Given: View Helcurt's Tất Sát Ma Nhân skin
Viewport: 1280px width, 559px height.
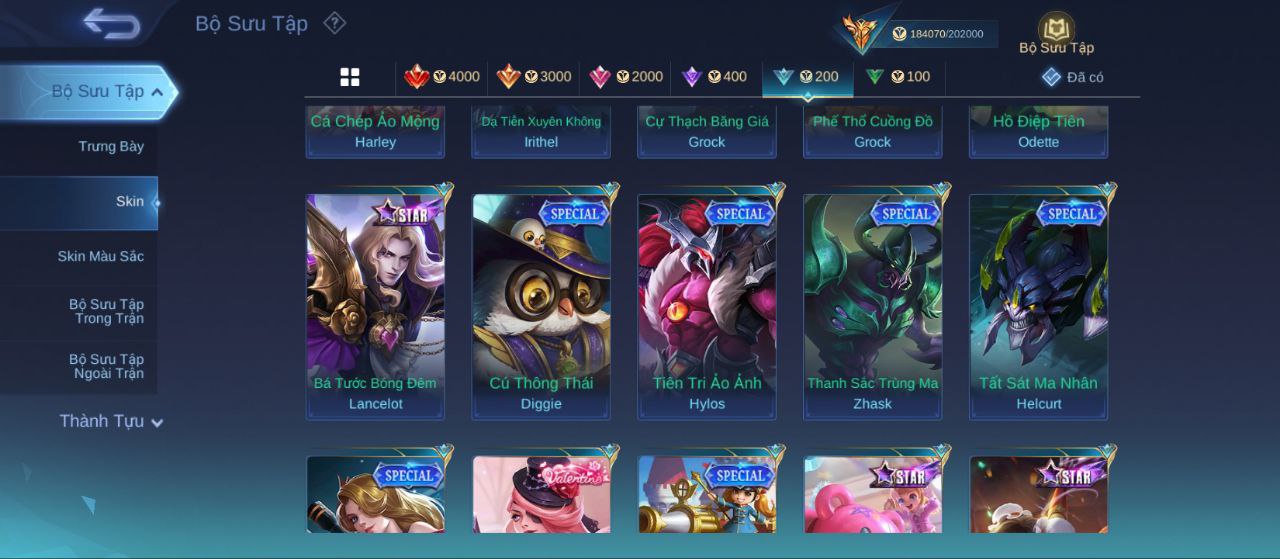Looking at the screenshot, I should 1038,305.
